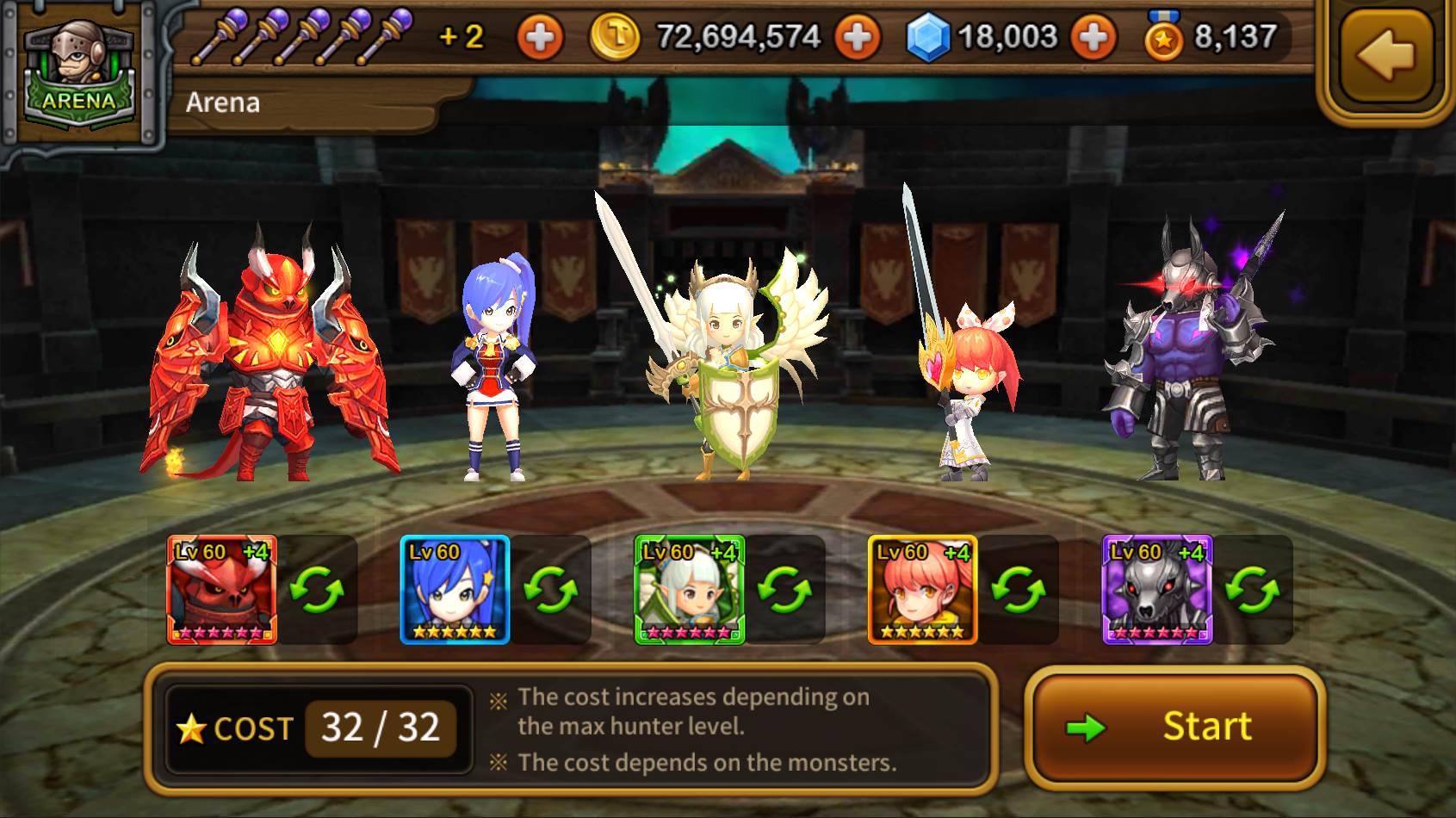Purchase more blue gems
The image size is (1456, 818).
[1093, 38]
